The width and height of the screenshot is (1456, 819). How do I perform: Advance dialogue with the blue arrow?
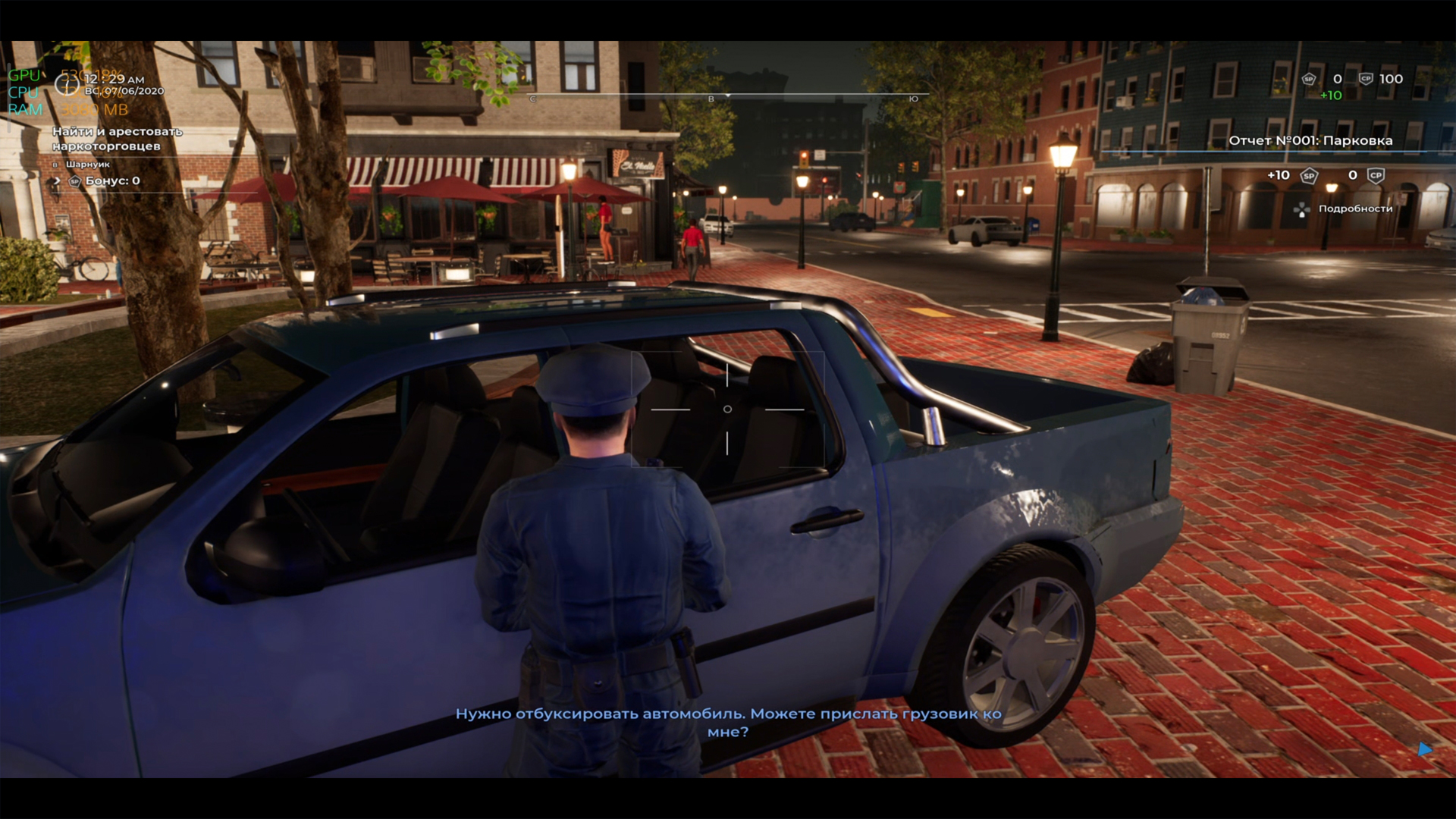point(1424,749)
